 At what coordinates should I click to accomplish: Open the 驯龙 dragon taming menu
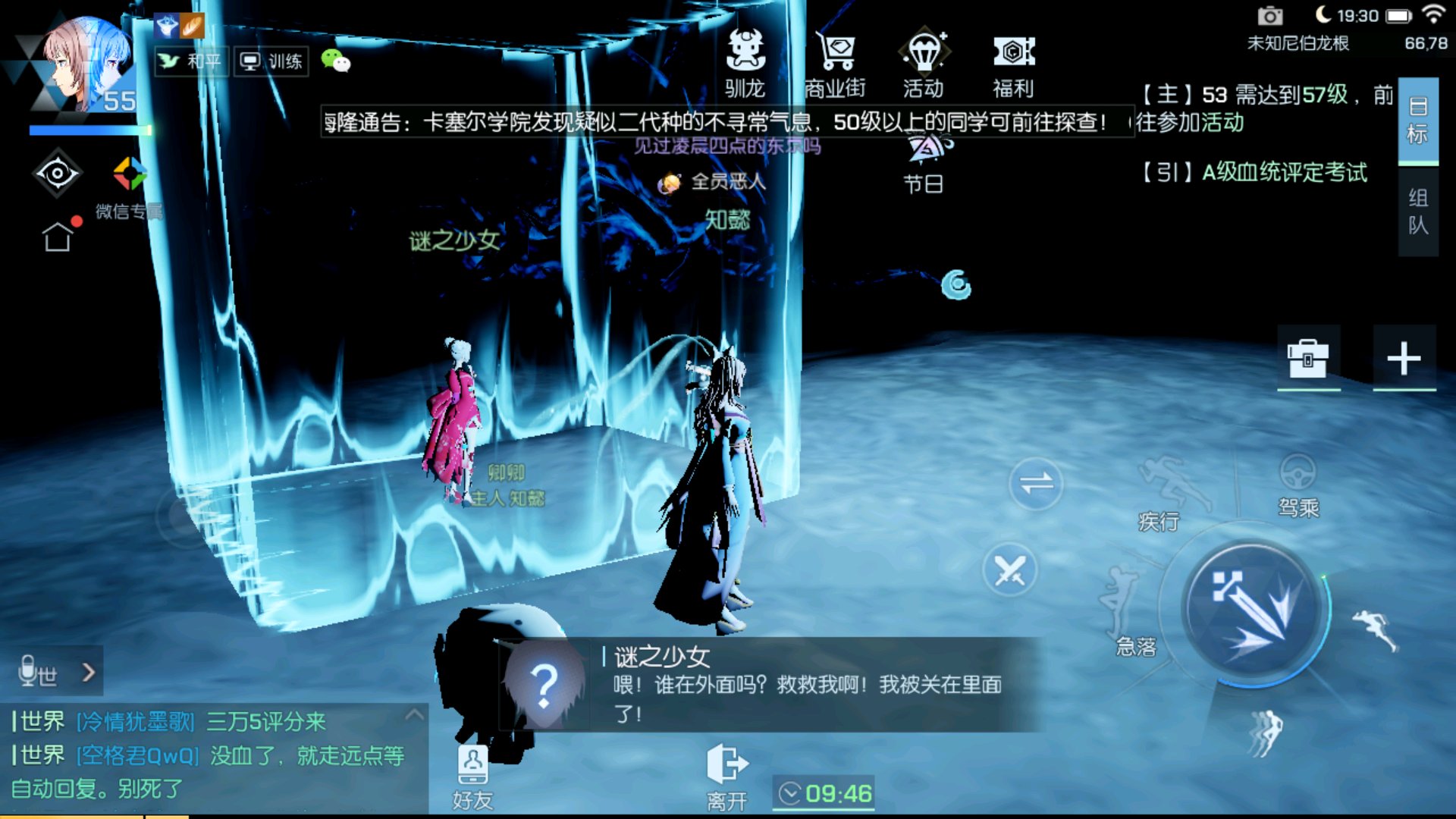pyautogui.click(x=745, y=64)
